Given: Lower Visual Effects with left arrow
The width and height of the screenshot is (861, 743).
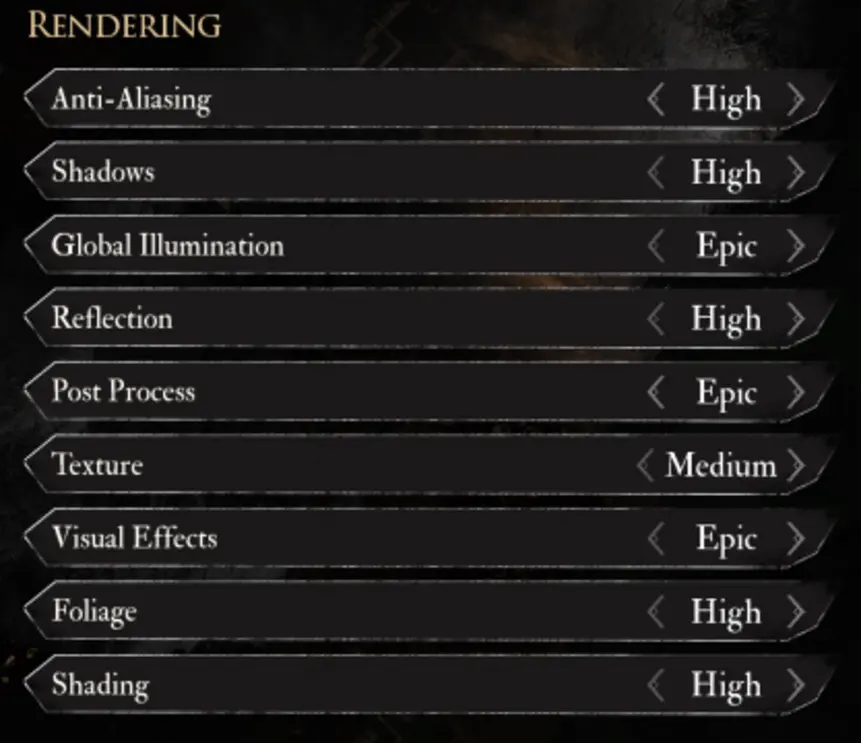Looking at the screenshot, I should pos(656,539).
